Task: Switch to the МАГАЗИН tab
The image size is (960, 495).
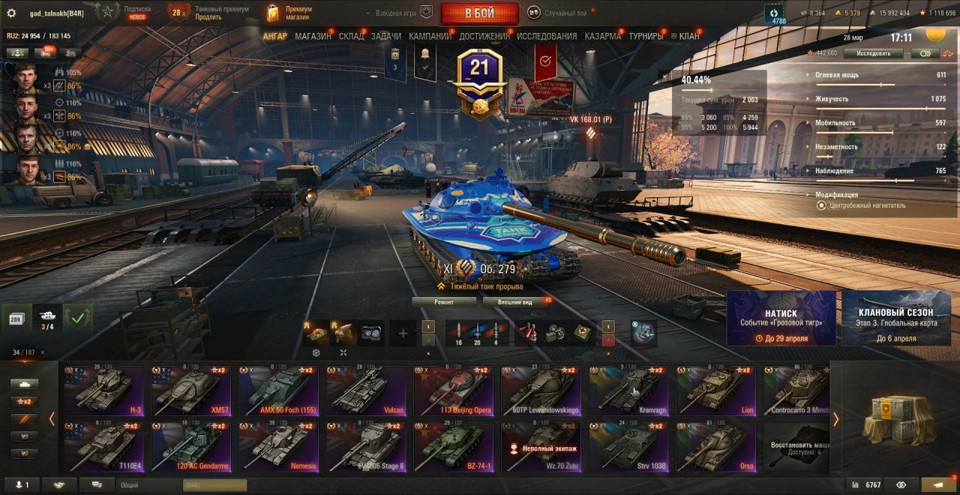Action: (313, 36)
